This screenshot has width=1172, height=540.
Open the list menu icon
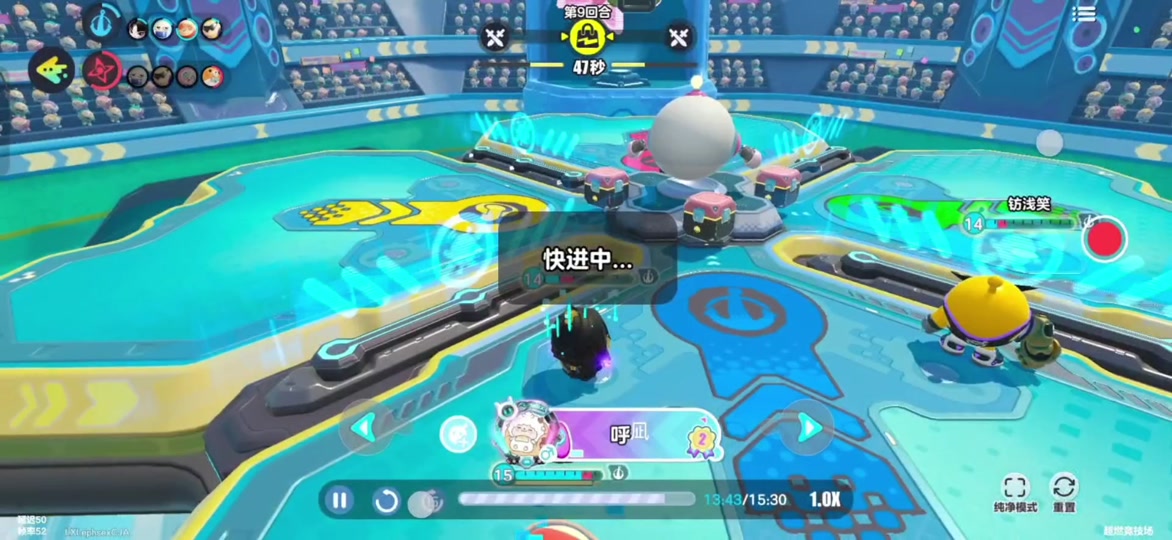click(1084, 14)
